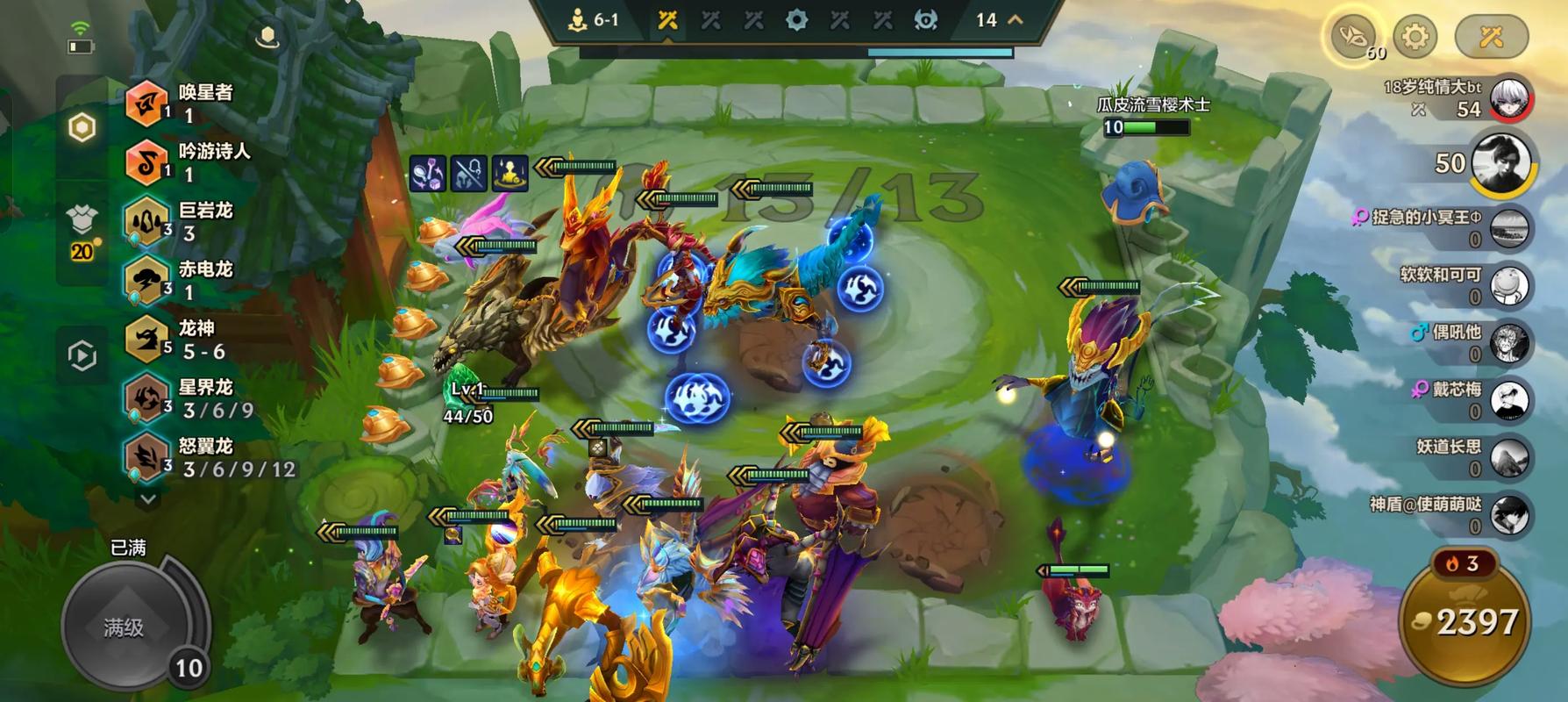Expand the stage tracker with the caret

click(x=1016, y=19)
